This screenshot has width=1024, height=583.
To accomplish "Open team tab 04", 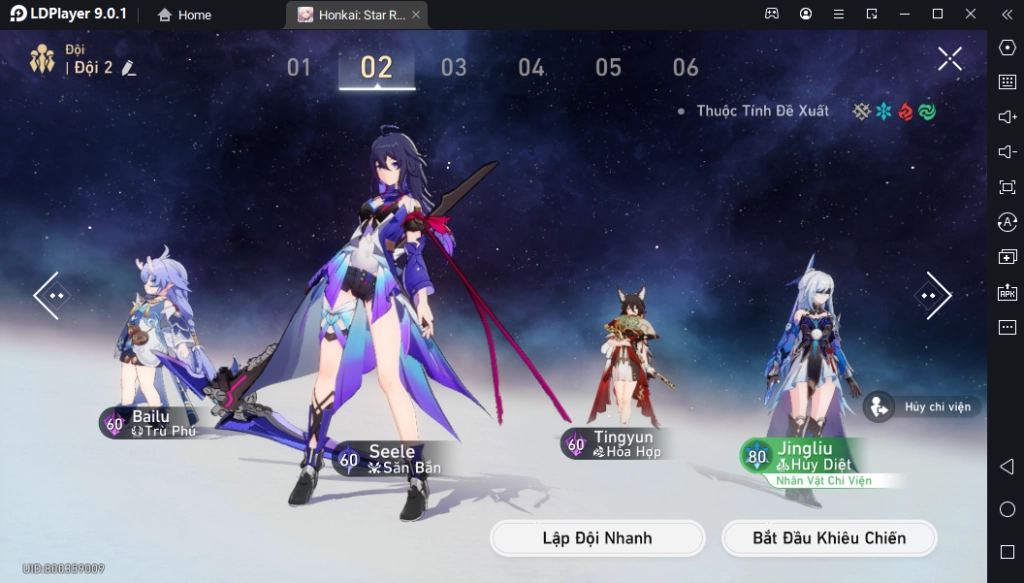I will [x=531, y=68].
